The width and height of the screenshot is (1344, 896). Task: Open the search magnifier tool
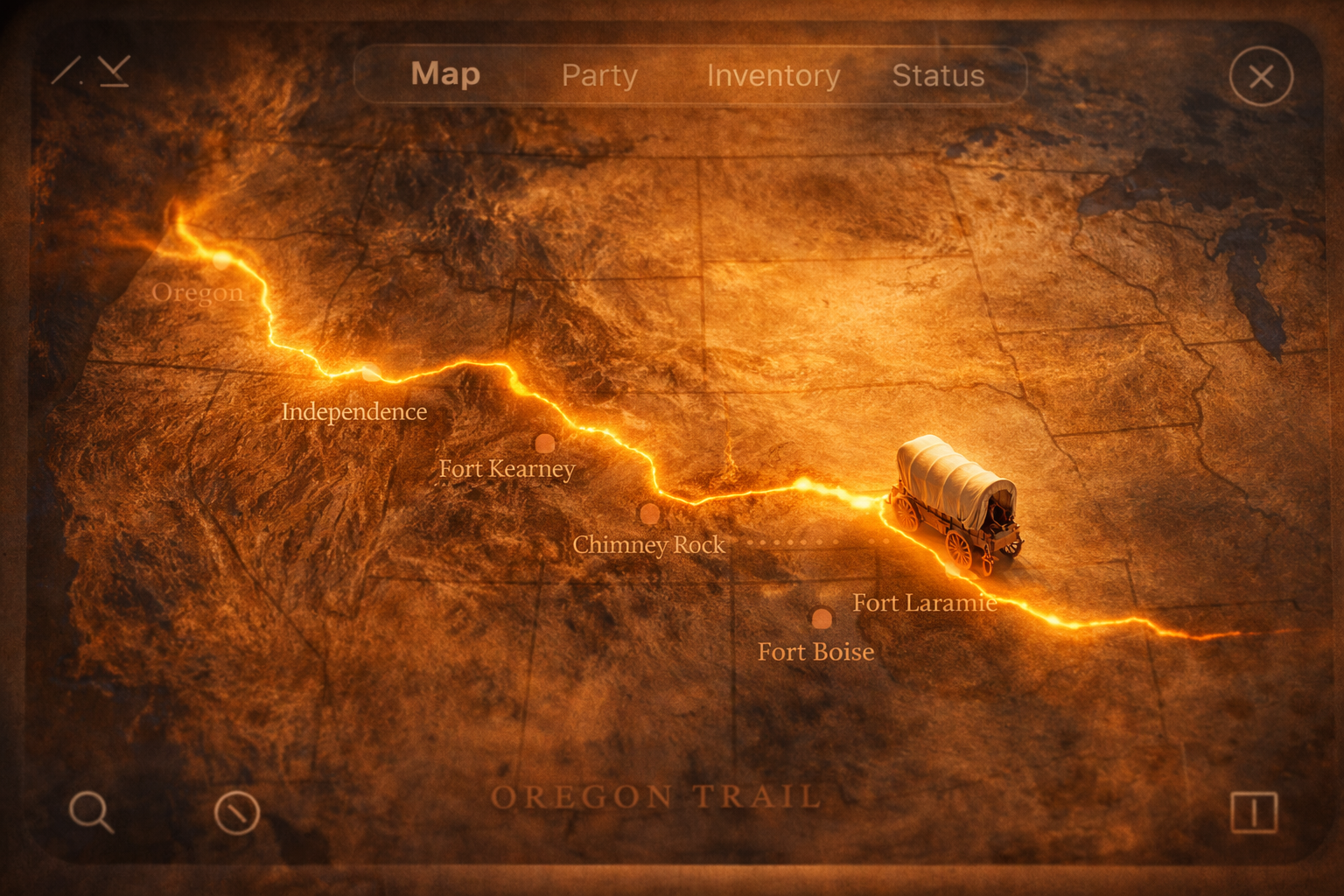tap(92, 813)
